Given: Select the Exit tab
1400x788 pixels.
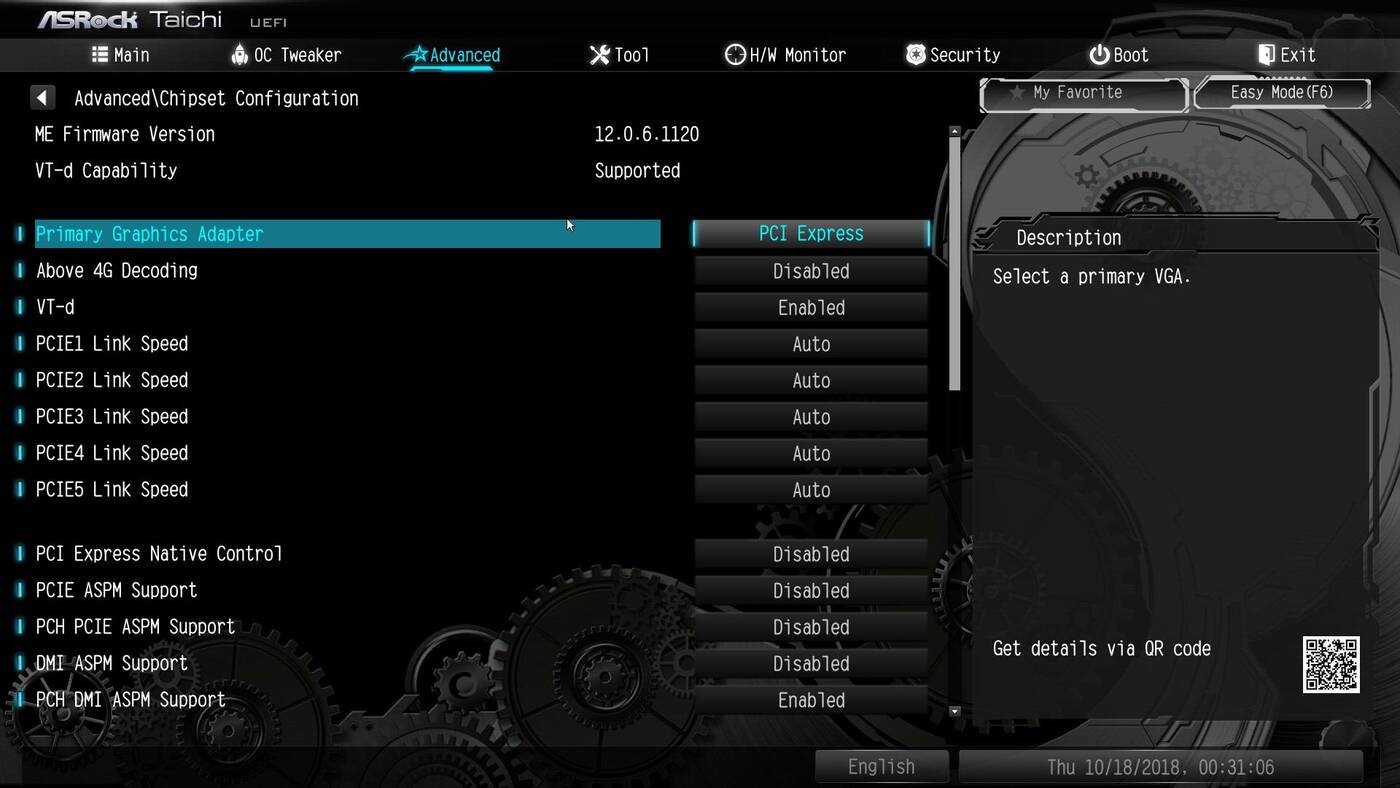Looking at the screenshot, I should [x=1286, y=55].
